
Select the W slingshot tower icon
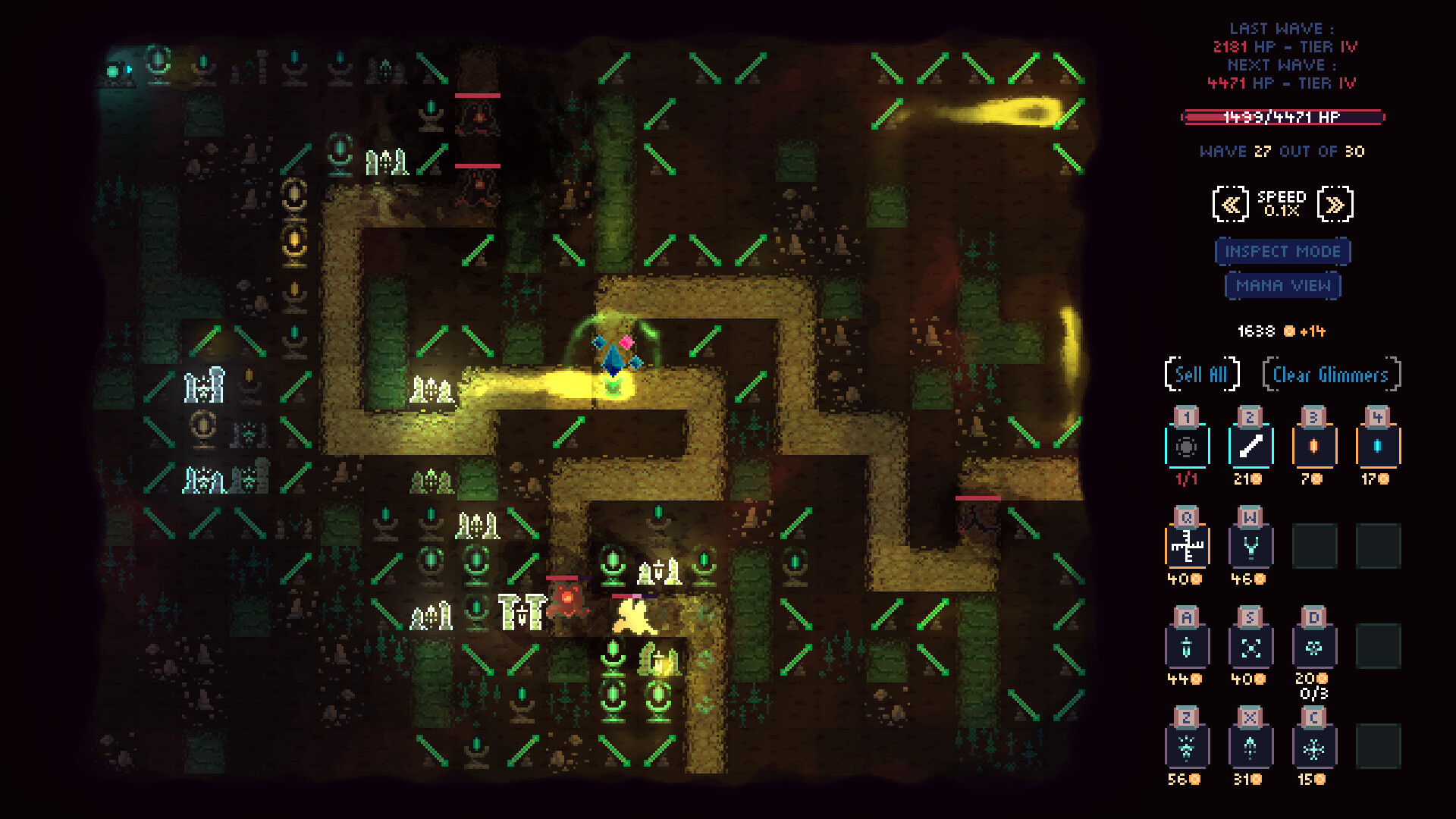pyautogui.click(x=1250, y=546)
